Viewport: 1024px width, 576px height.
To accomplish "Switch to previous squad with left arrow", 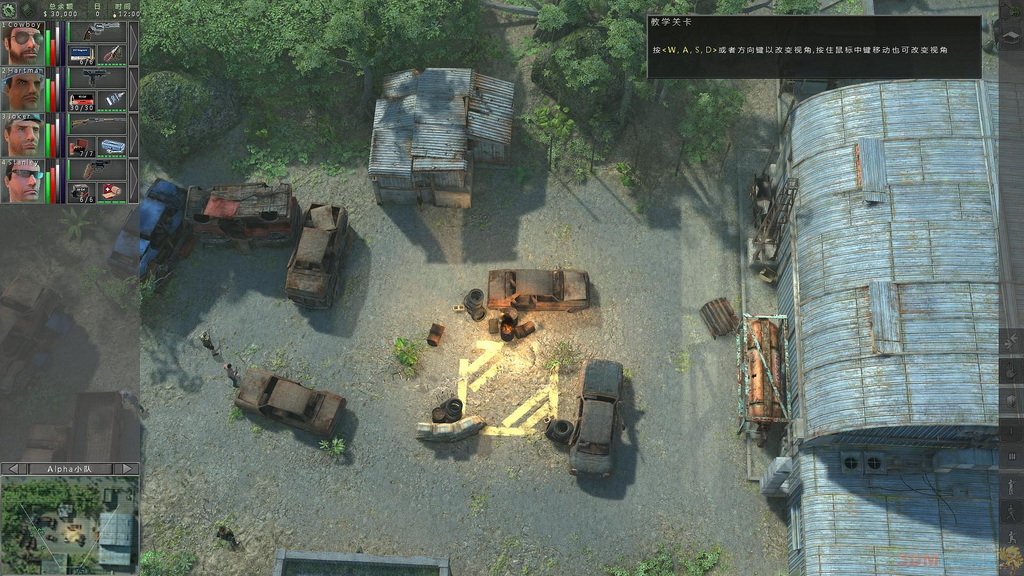I will click(x=13, y=468).
